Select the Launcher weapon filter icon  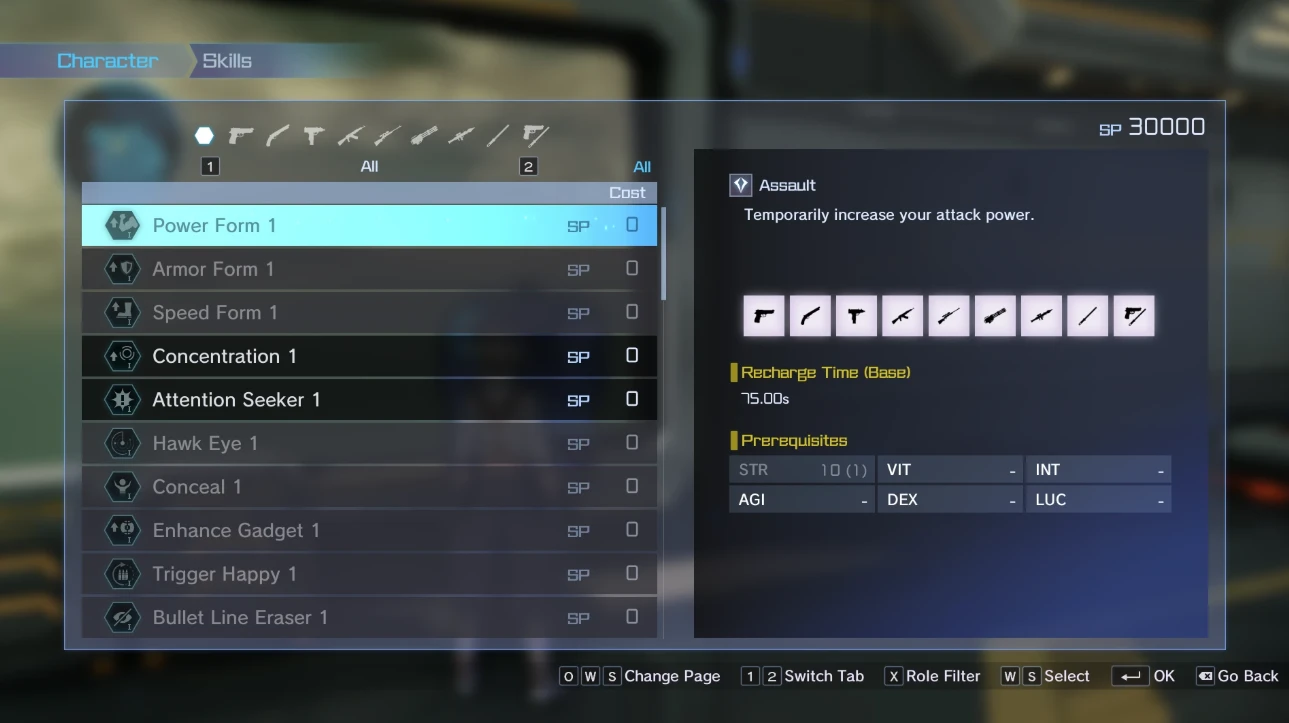tap(460, 135)
